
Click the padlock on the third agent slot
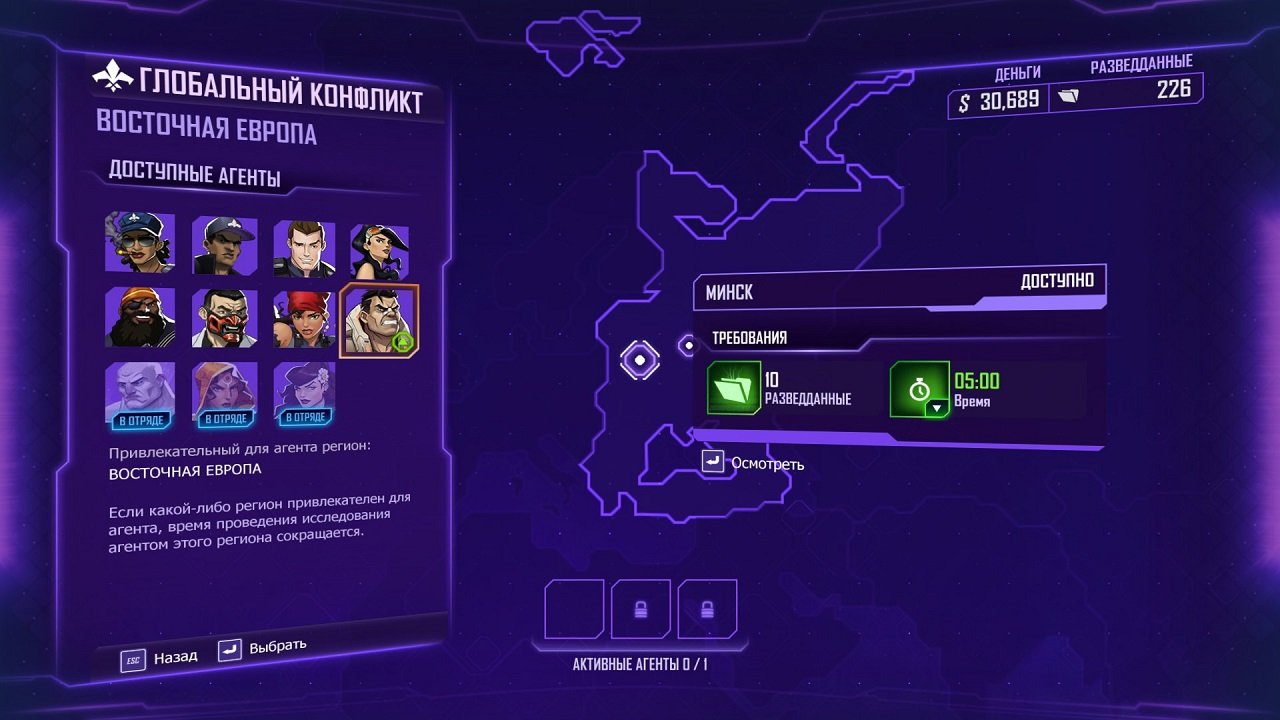pos(709,608)
